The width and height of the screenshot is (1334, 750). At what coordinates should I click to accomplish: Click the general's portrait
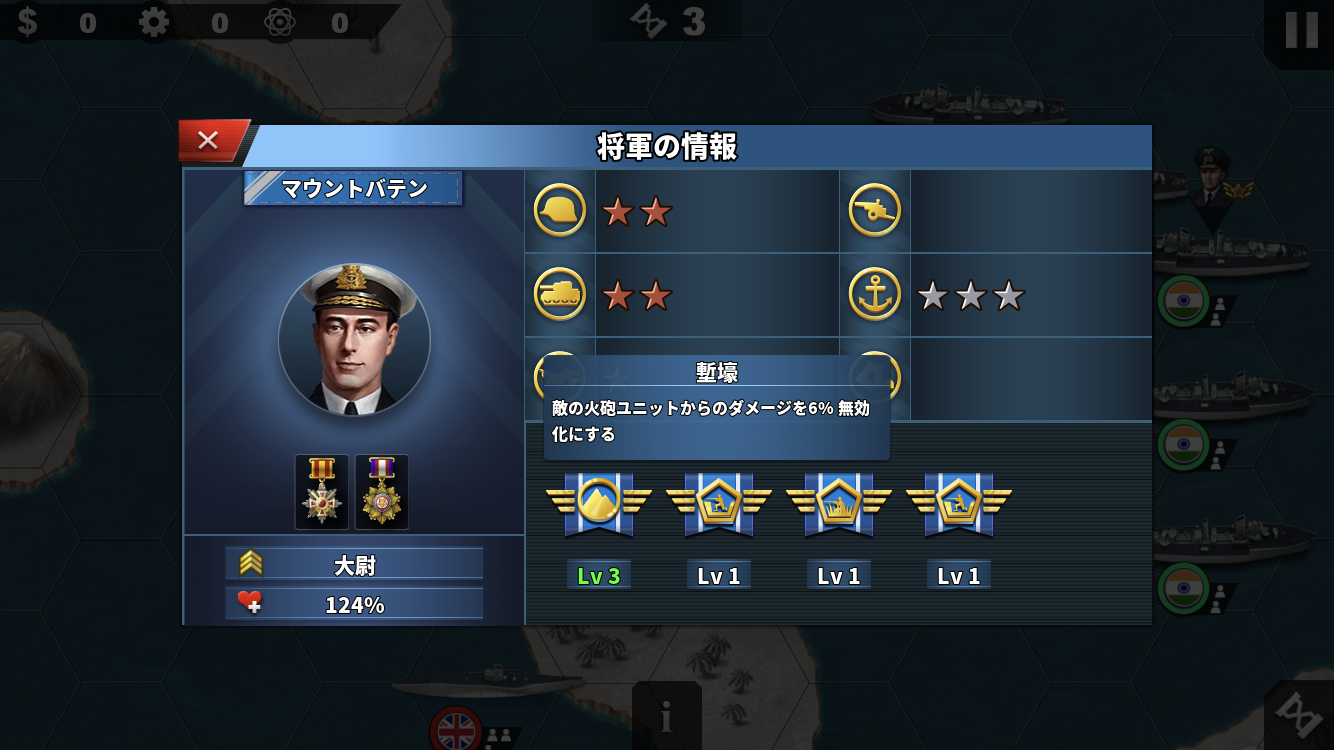tap(354, 340)
